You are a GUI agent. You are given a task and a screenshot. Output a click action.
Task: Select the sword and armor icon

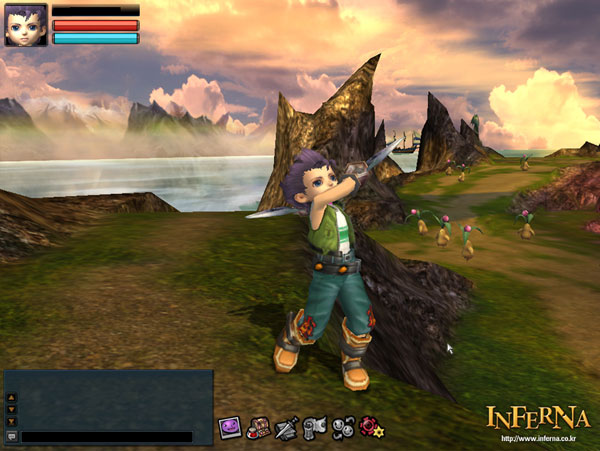click(x=287, y=428)
